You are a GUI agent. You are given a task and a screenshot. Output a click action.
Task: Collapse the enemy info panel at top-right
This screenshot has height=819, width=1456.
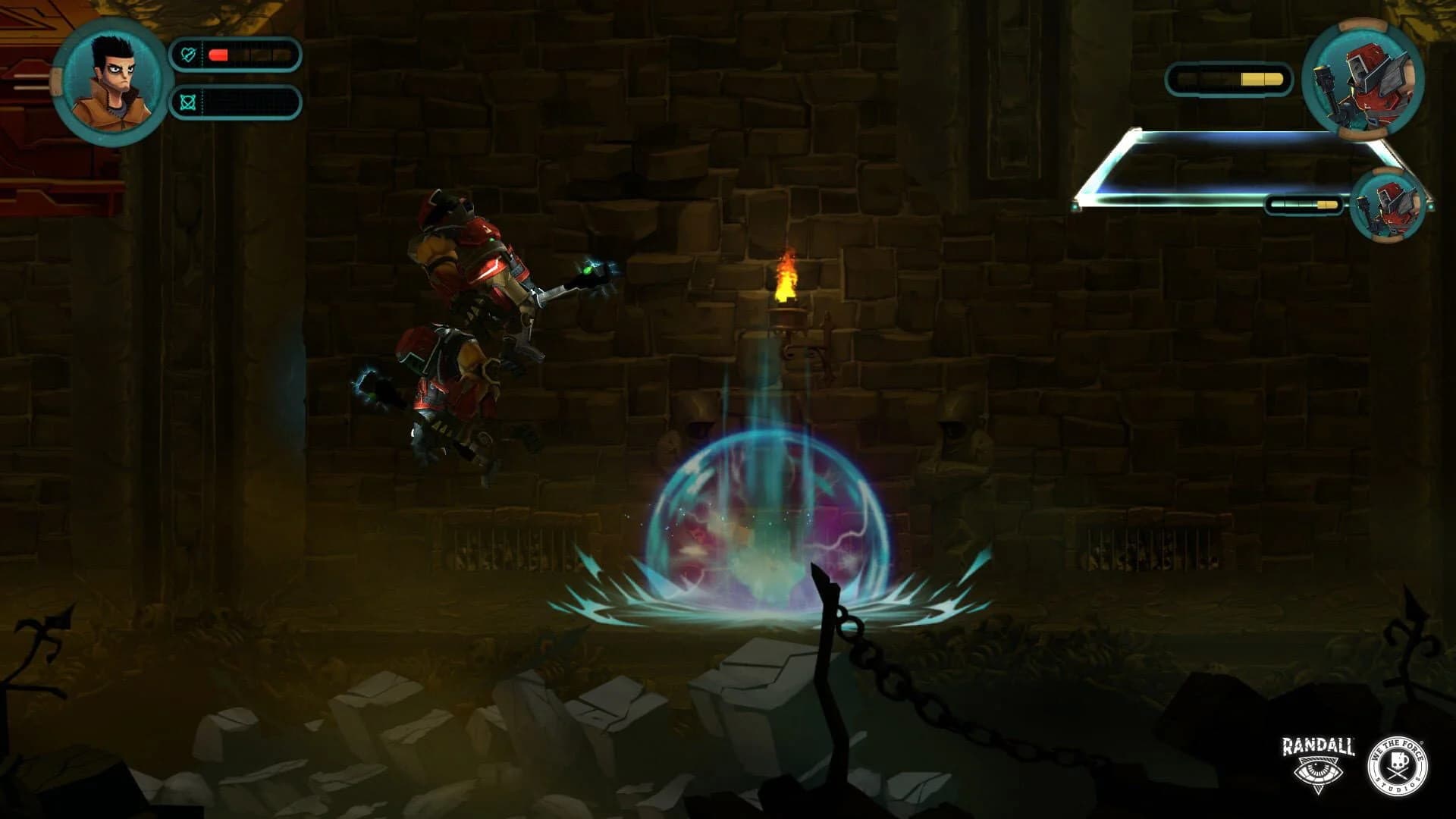click(x=1228, y=167)
